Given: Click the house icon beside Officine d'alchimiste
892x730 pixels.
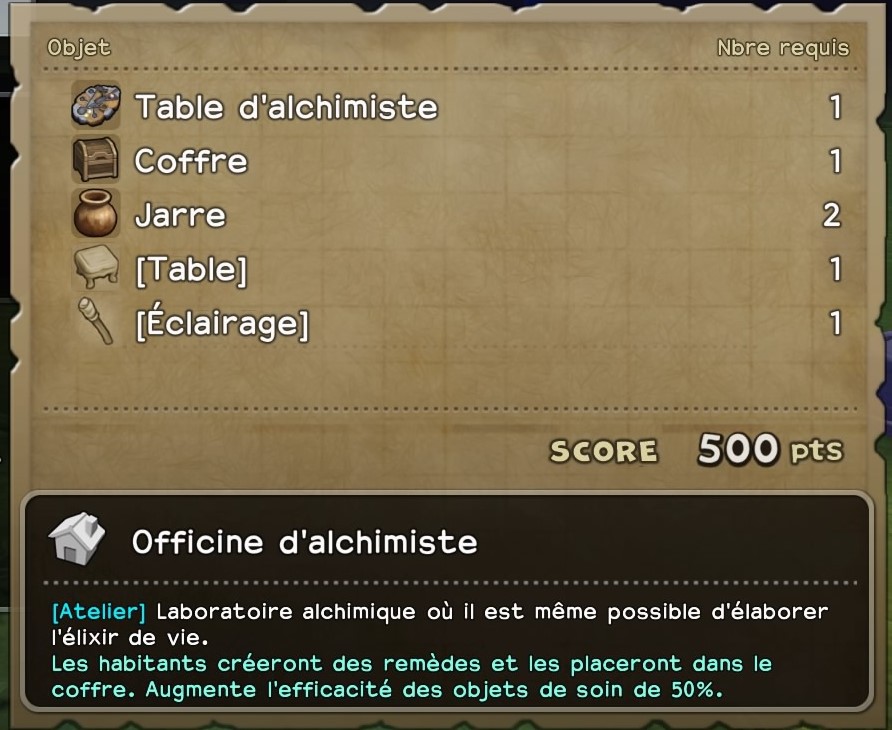Looking at the screenshot, I should pyautogui.click(x=76, y=541).
